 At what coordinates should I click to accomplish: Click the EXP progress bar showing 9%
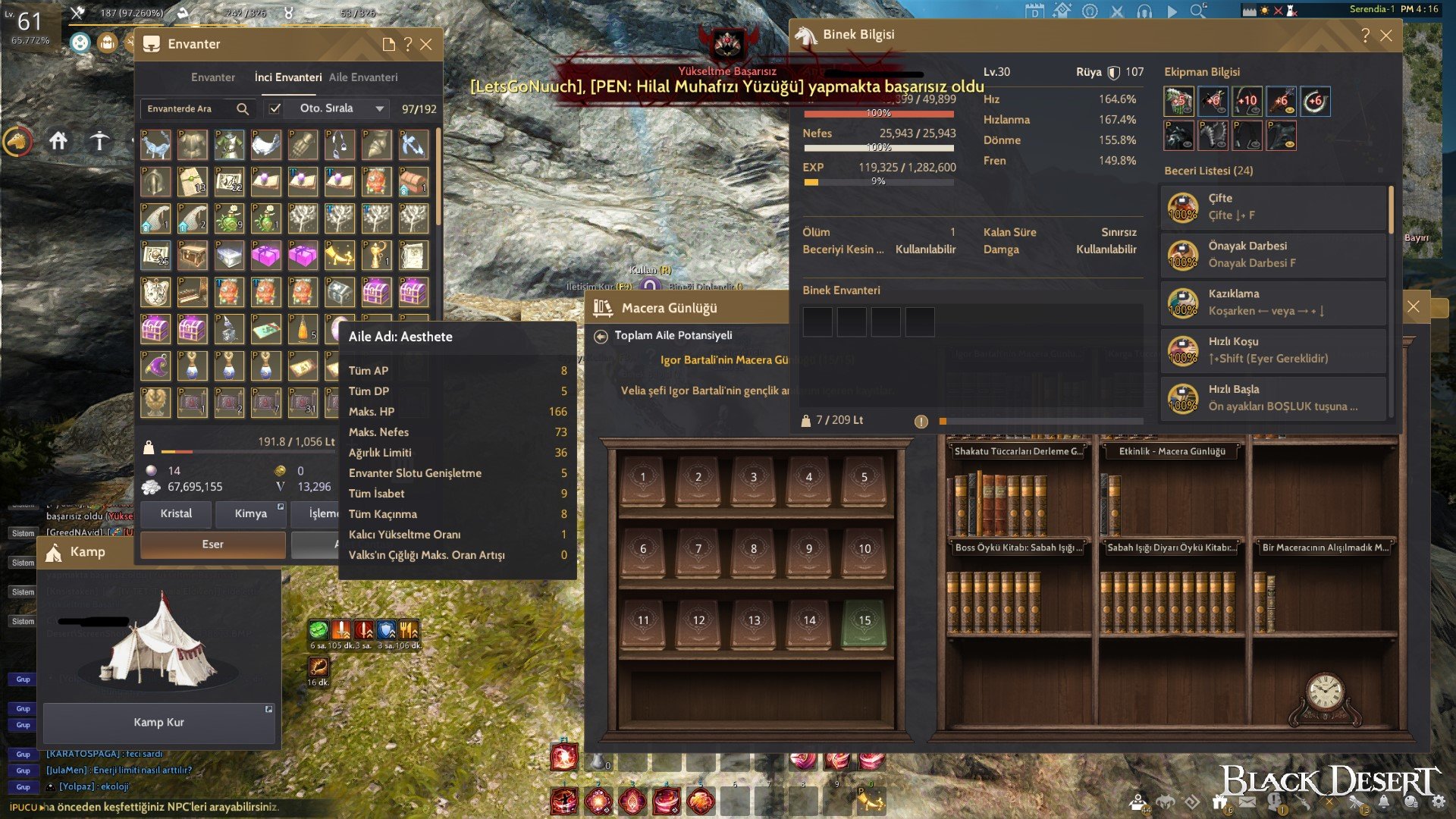[878, 180]
